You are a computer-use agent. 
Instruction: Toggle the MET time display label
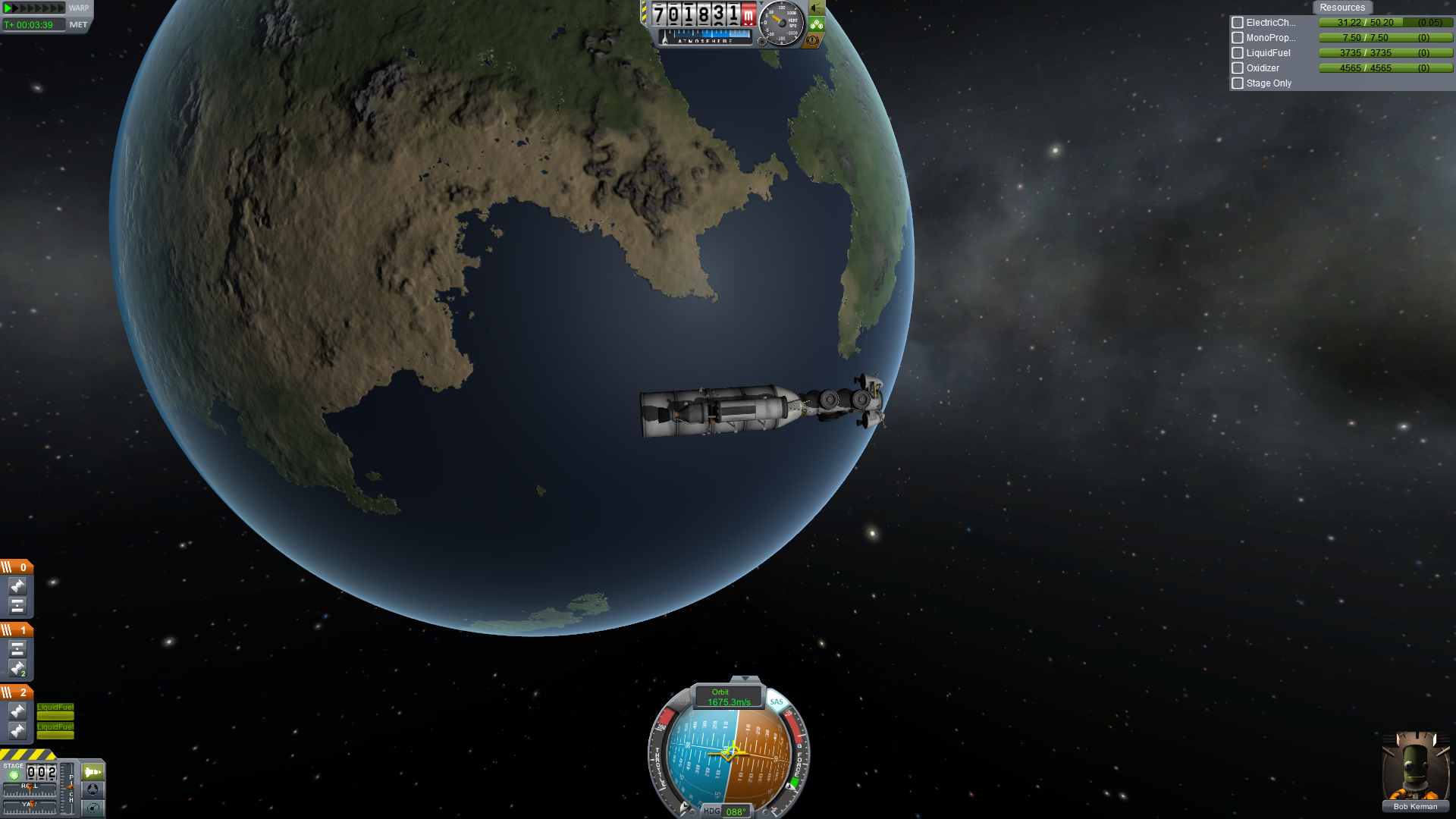(x=78, y=25)
